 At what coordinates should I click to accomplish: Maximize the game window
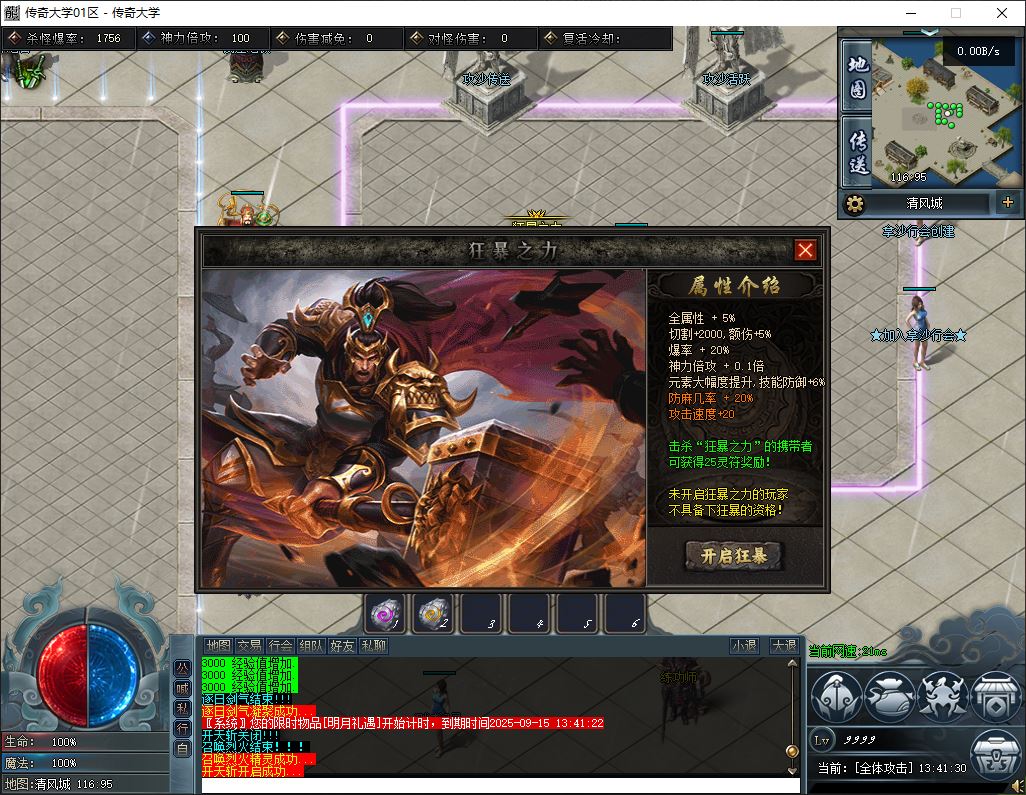(955, 13)
